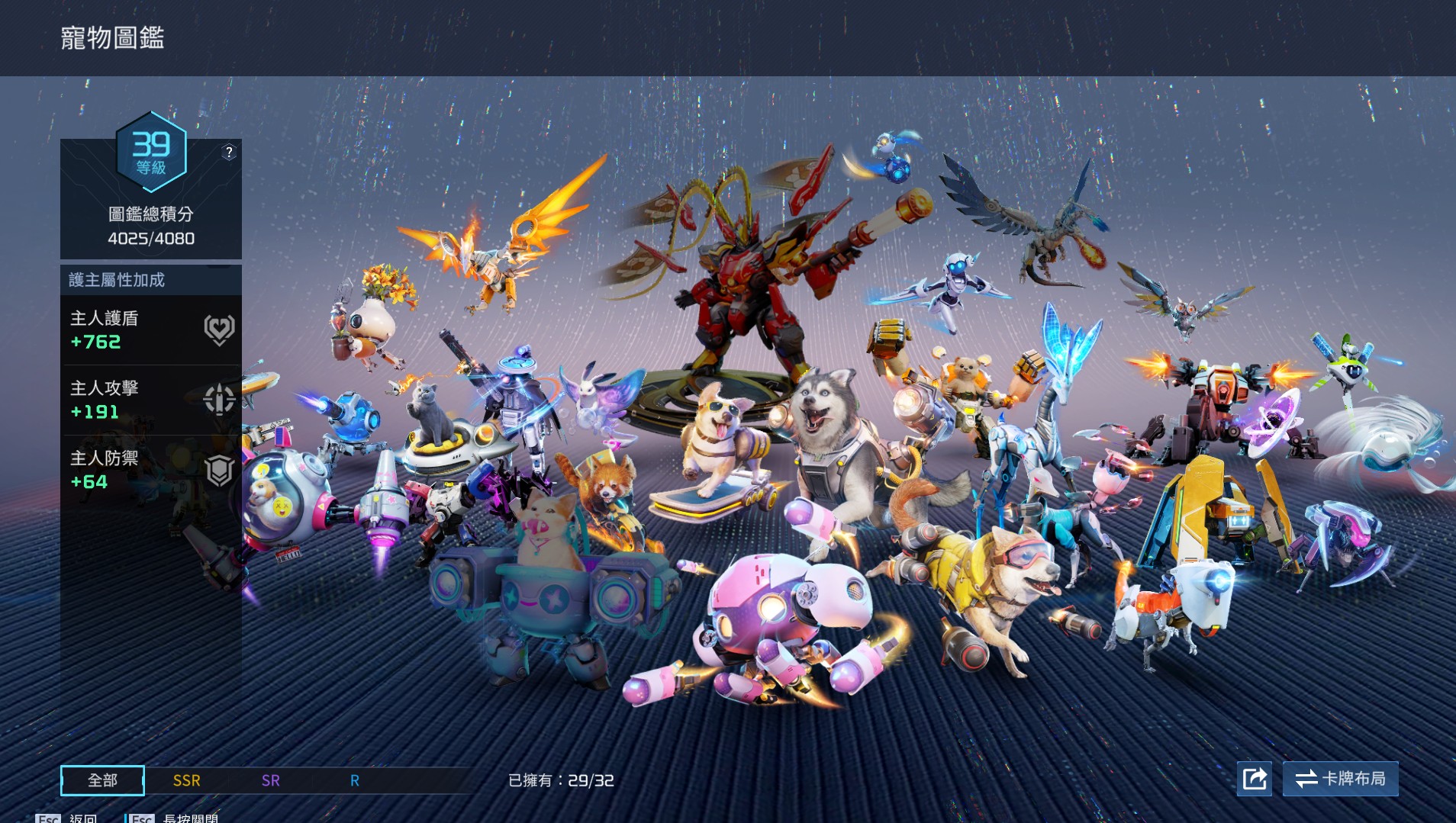The width and height of the screenshot is (1456, 823).
Task: Select the 全部 filter tab
Action: click(102, 780)
